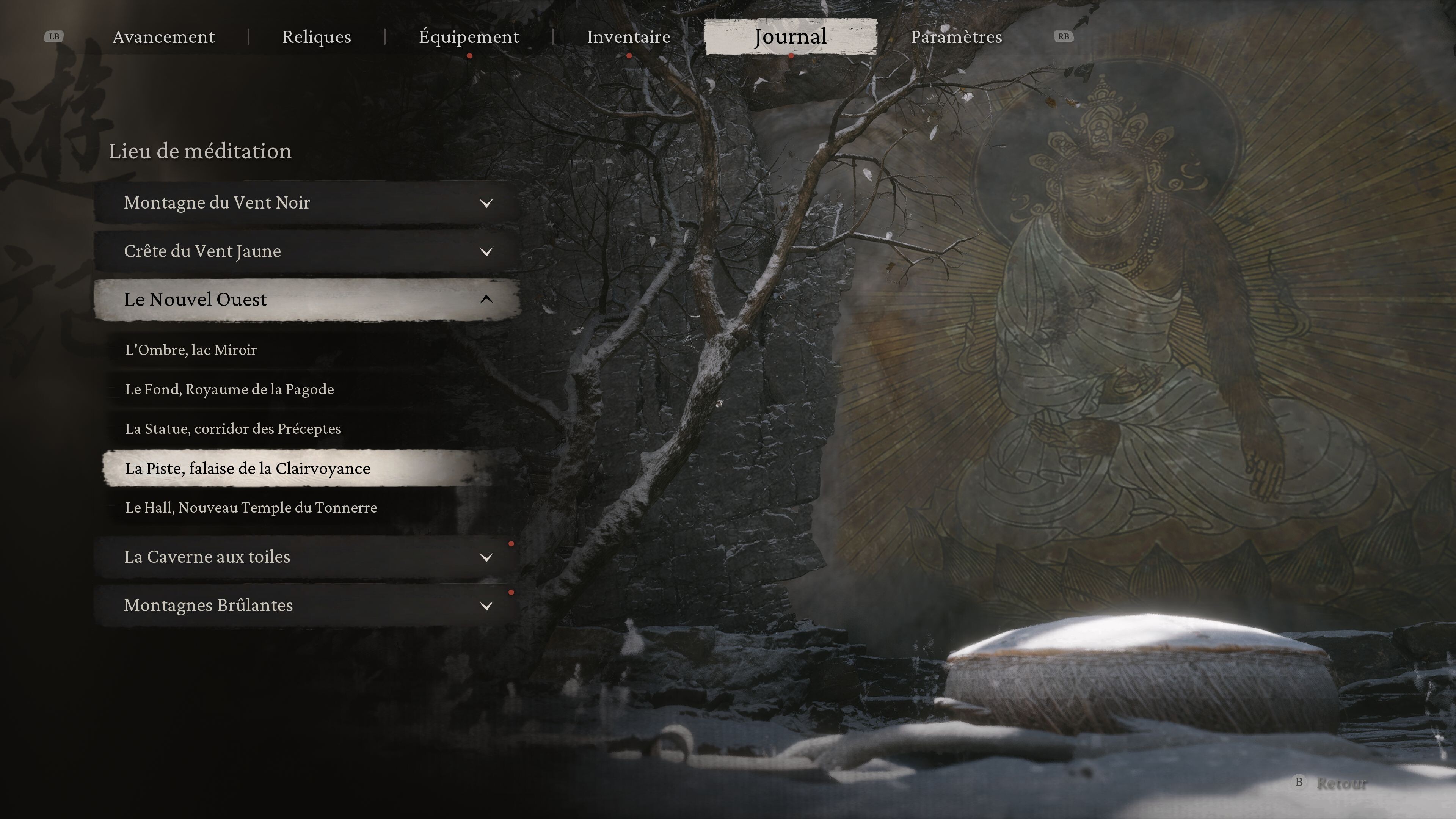This screenshot has width=1456, height=819.
Task: Show the Inventaire tab
Action: 628,37
